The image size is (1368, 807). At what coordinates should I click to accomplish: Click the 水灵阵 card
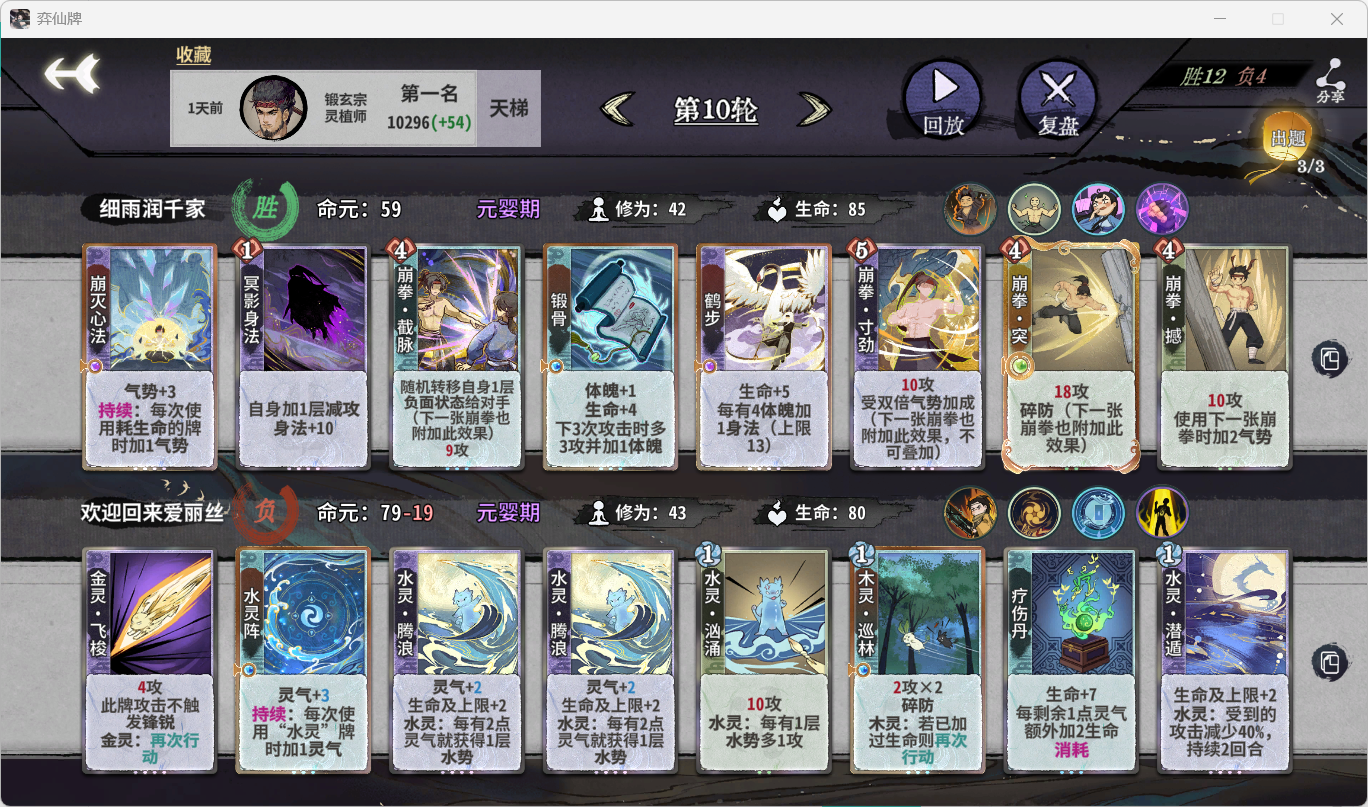point(304,660)
